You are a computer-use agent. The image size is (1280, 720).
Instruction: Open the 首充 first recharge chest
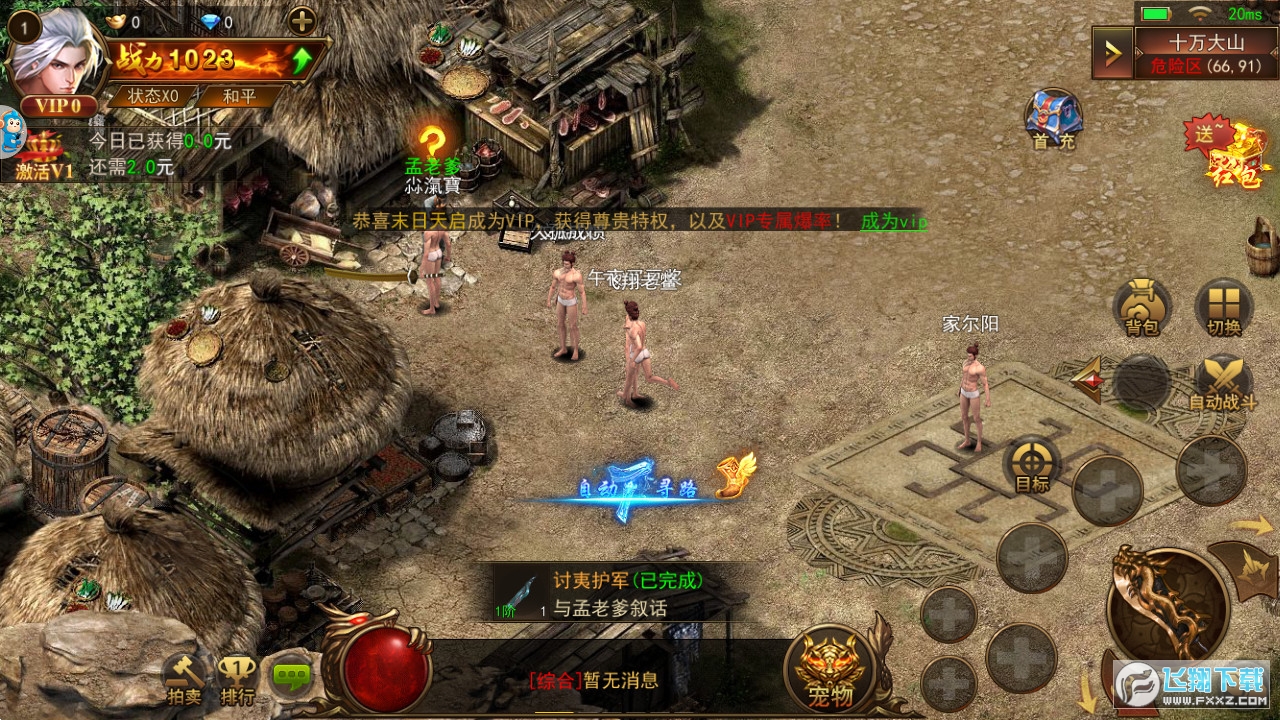[x=1053, y=119]
